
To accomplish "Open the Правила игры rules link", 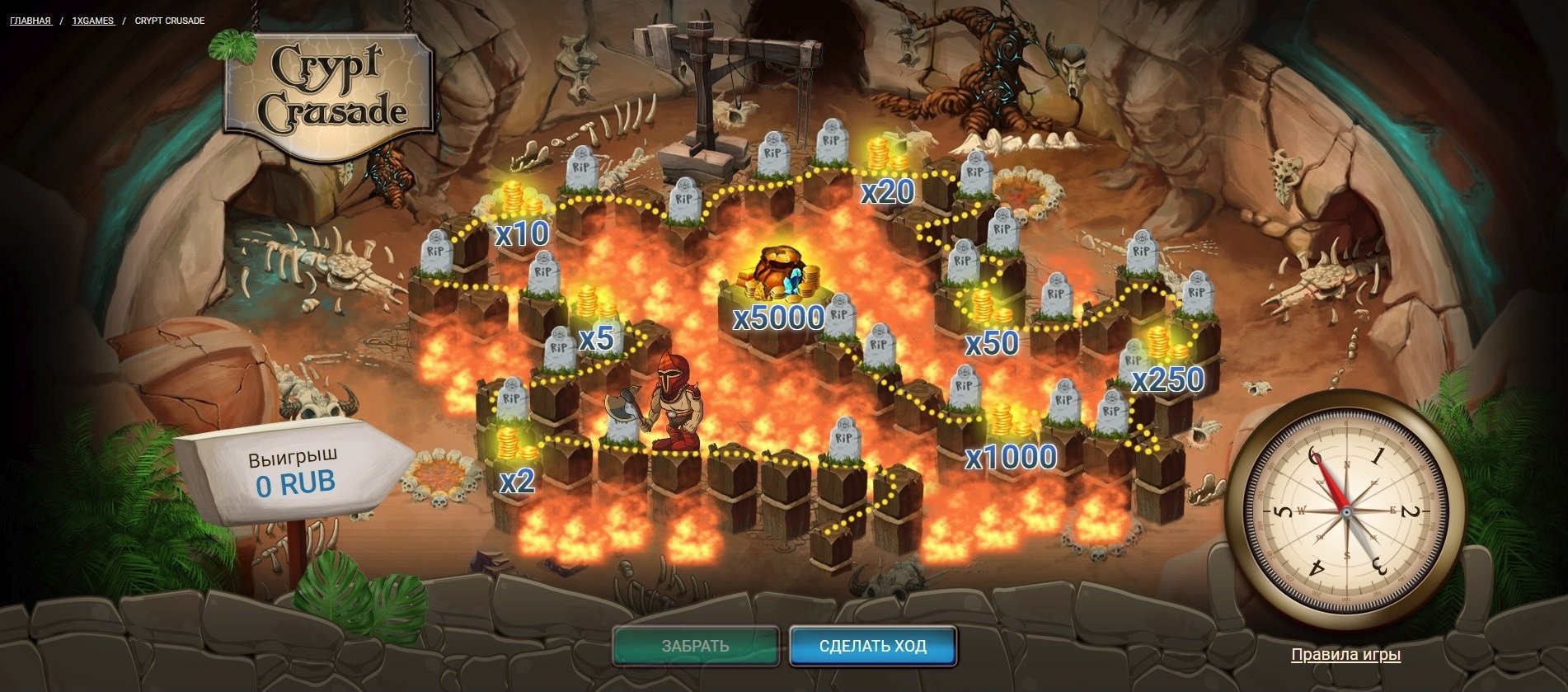I will (1345, 655).
